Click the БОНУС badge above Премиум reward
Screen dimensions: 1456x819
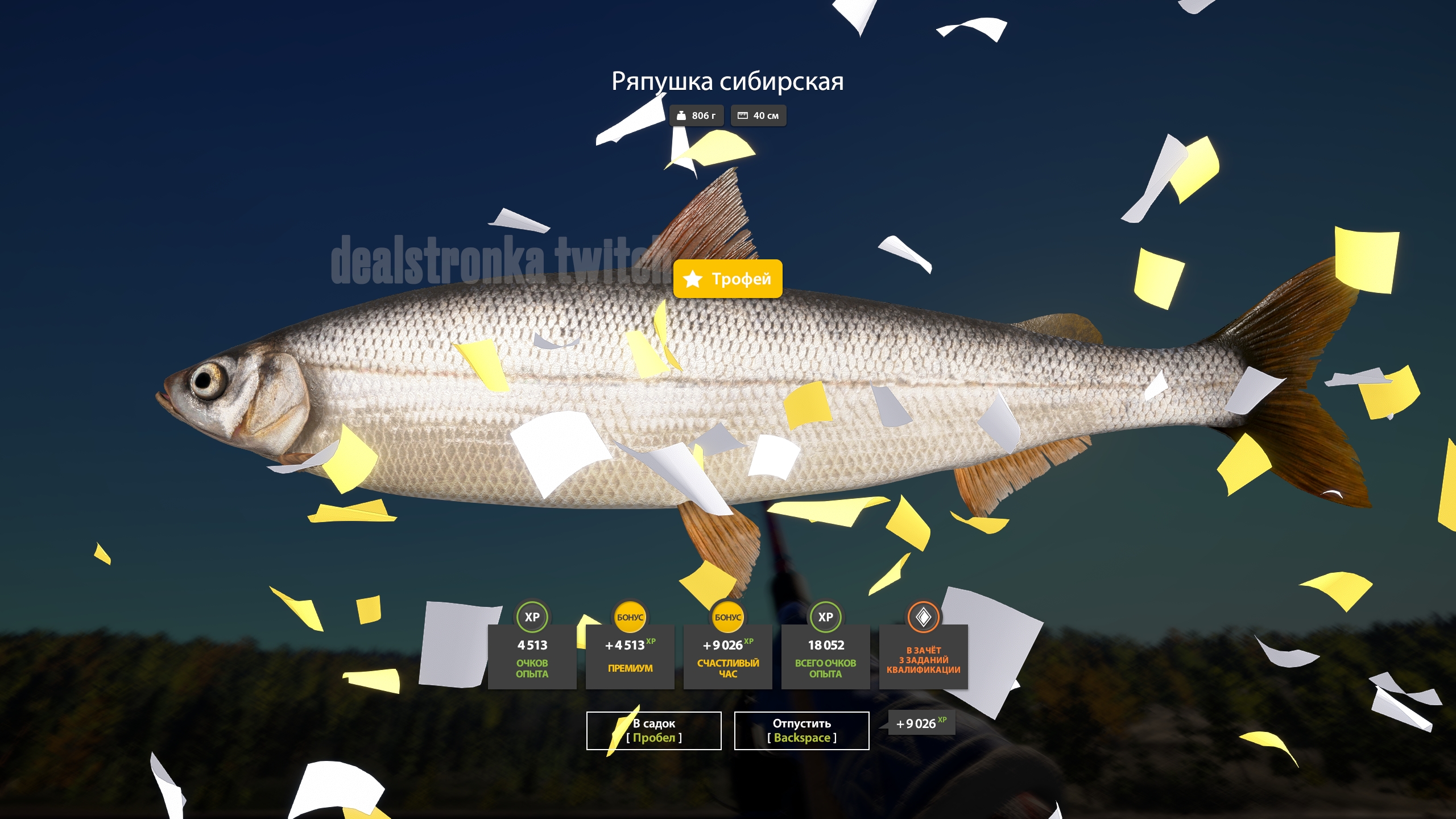point(631,616)
